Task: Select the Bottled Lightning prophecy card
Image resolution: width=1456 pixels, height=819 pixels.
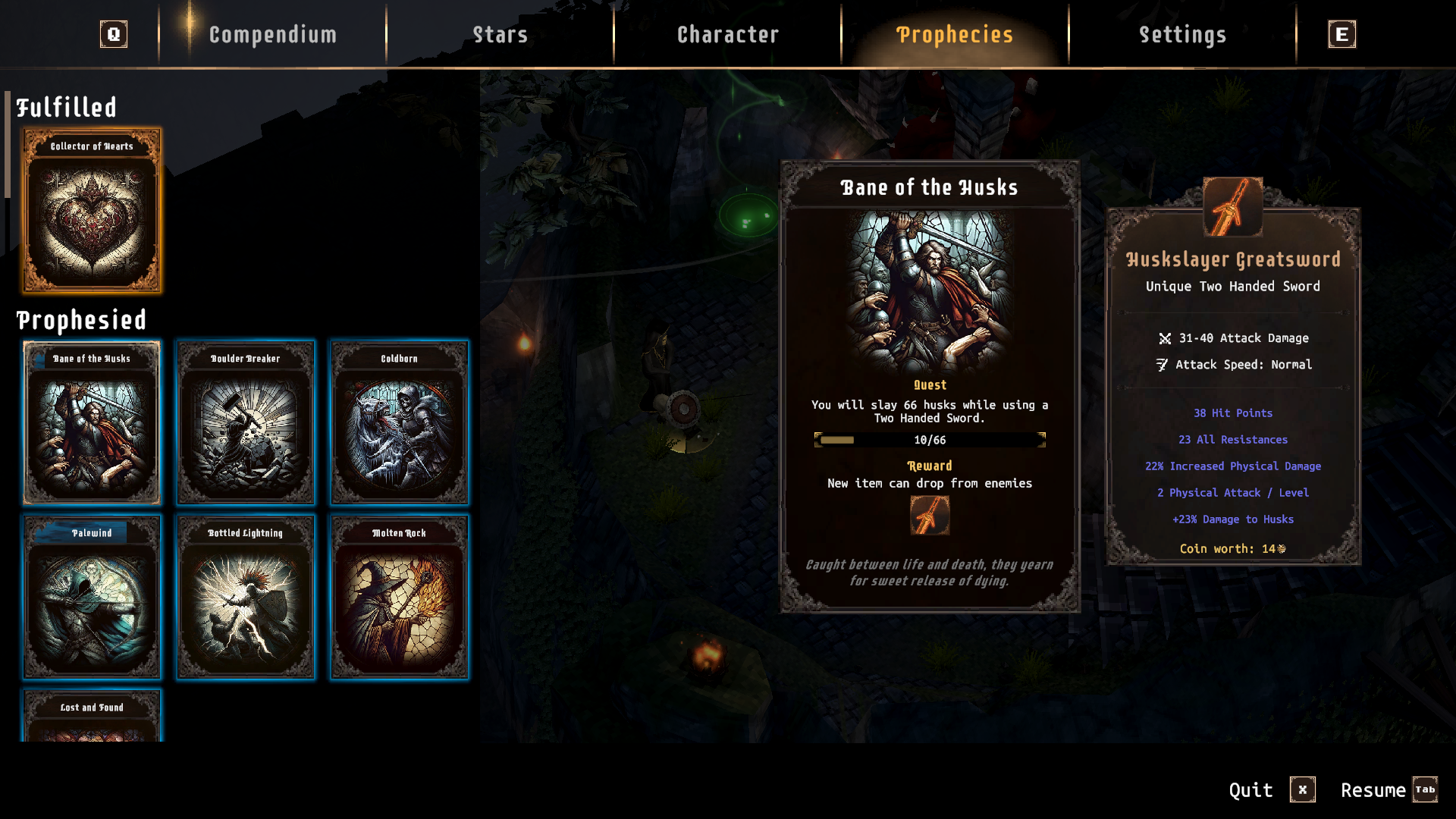Action: (246, 597)
